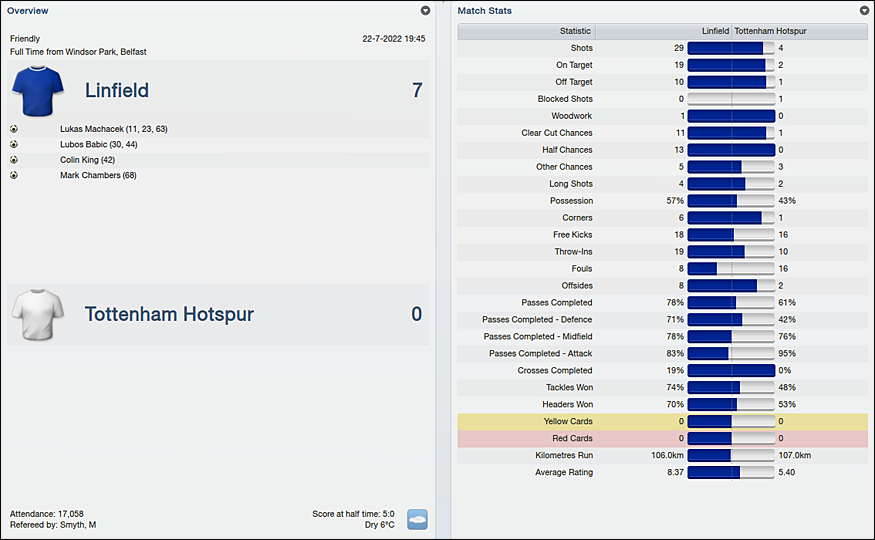Click the weather icon near Dry 6°C
This screenshot has width=875, height=540.
(x=417, y=519)
